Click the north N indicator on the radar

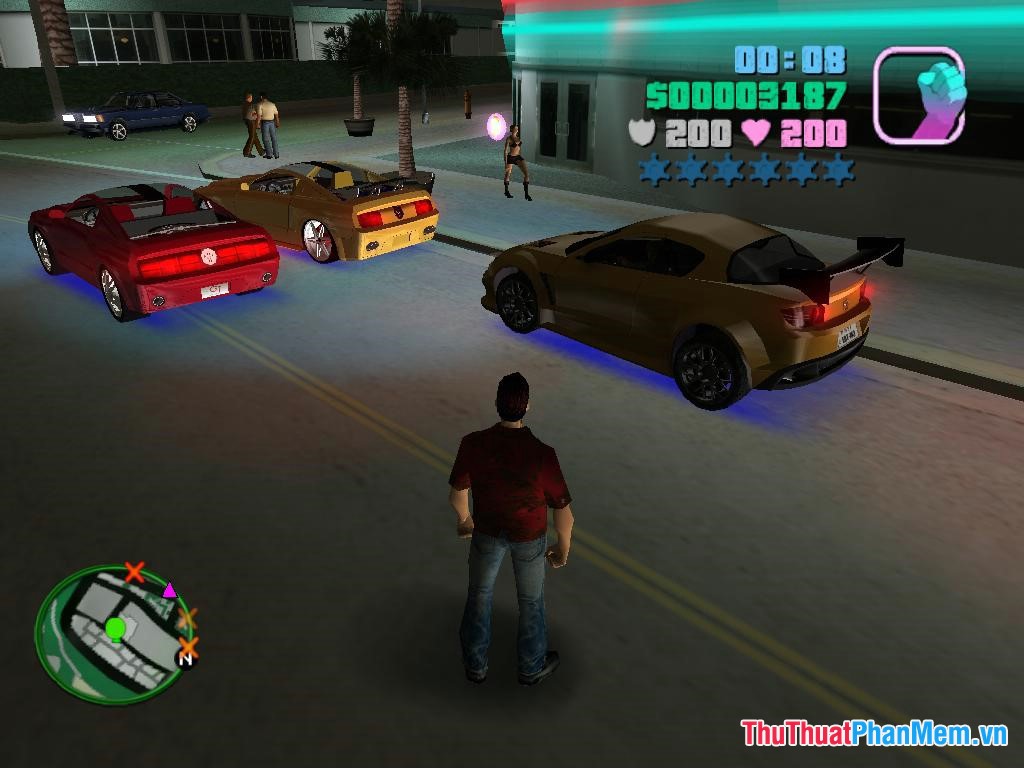[186, 657]
